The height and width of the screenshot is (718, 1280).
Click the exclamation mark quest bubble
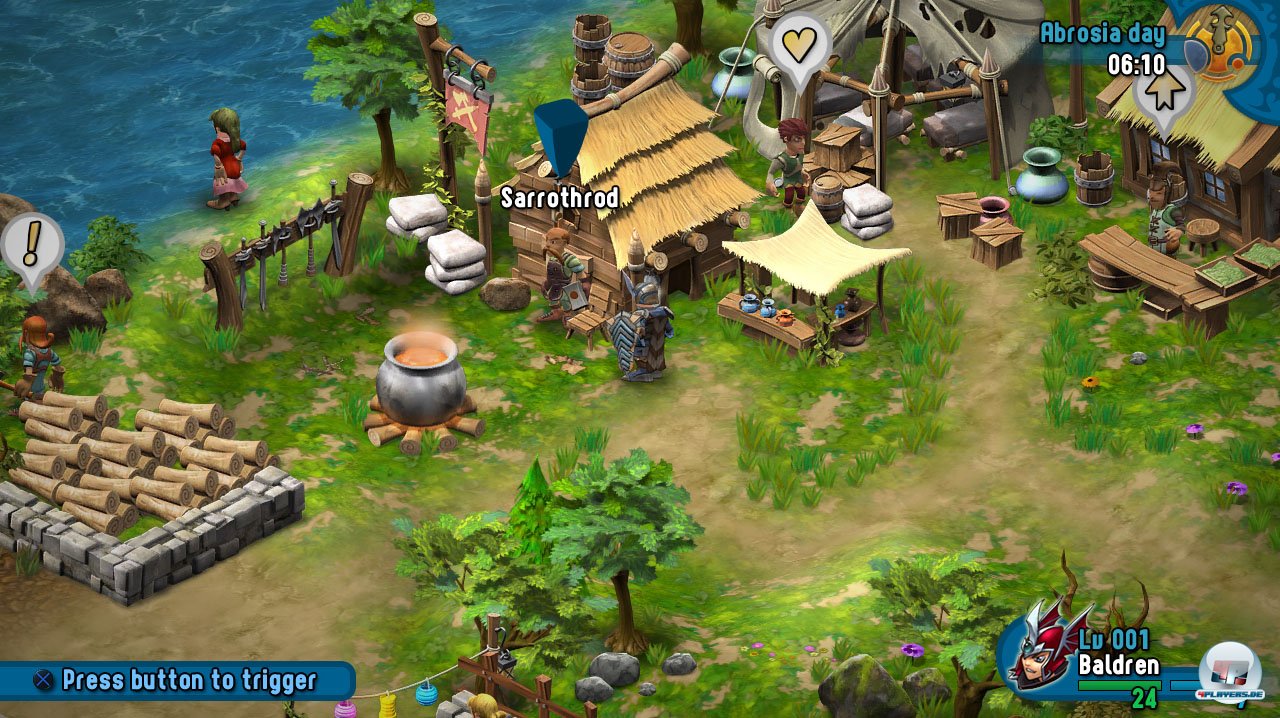click(32, 245)
